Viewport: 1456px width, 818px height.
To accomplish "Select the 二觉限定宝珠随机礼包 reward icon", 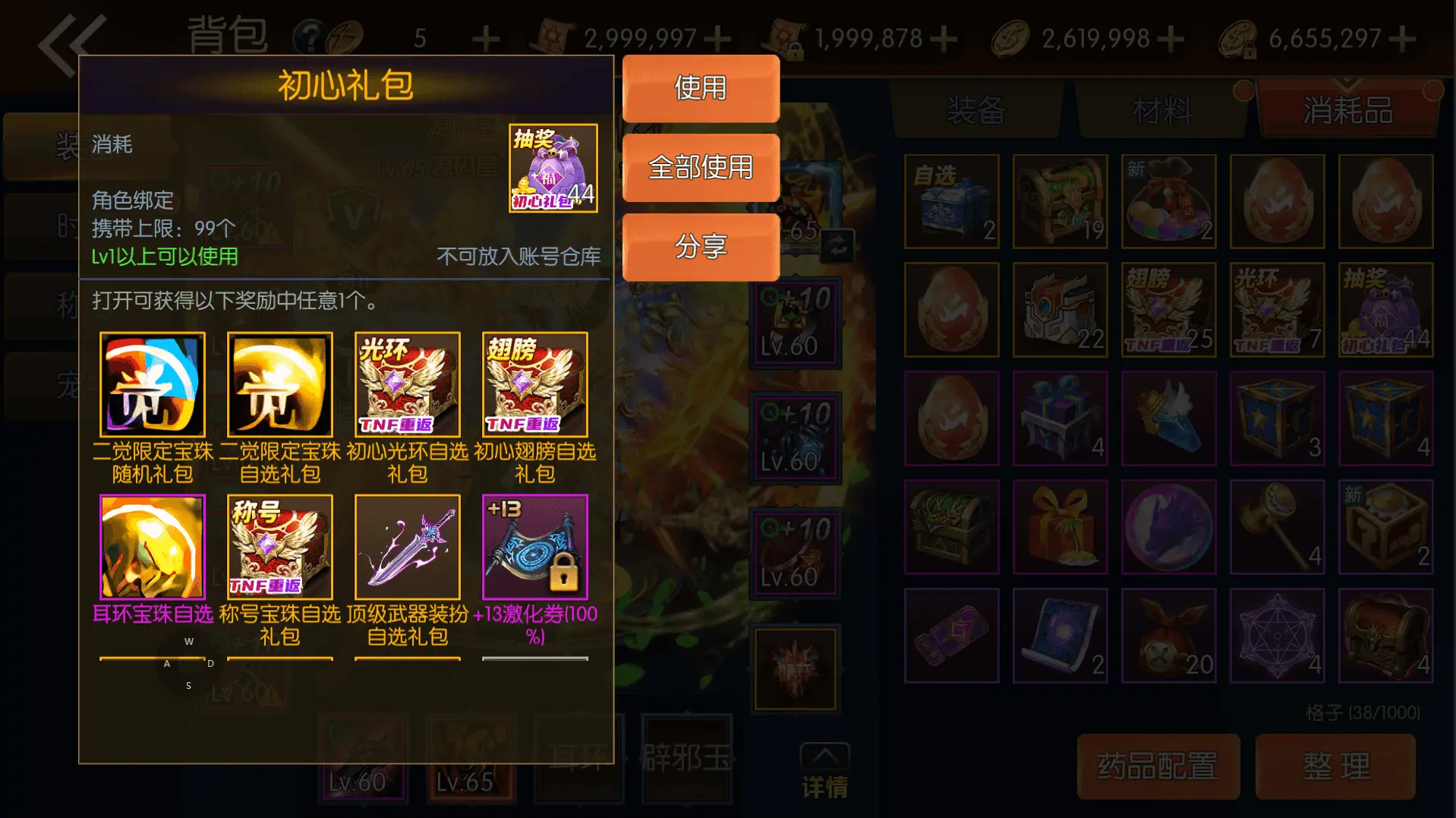I will (x=152, y=384).
